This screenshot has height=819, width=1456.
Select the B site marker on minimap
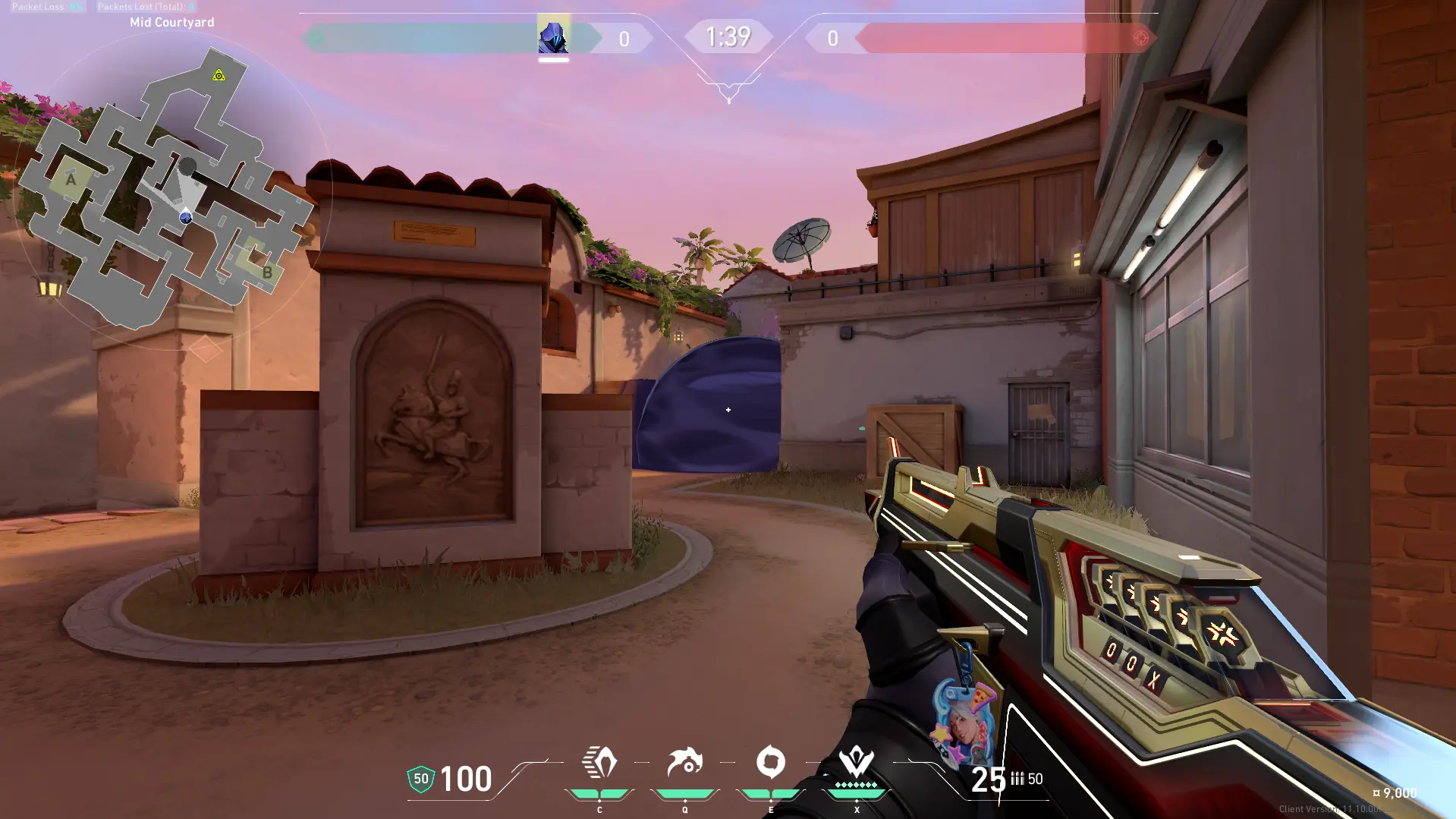pos(266,272)
